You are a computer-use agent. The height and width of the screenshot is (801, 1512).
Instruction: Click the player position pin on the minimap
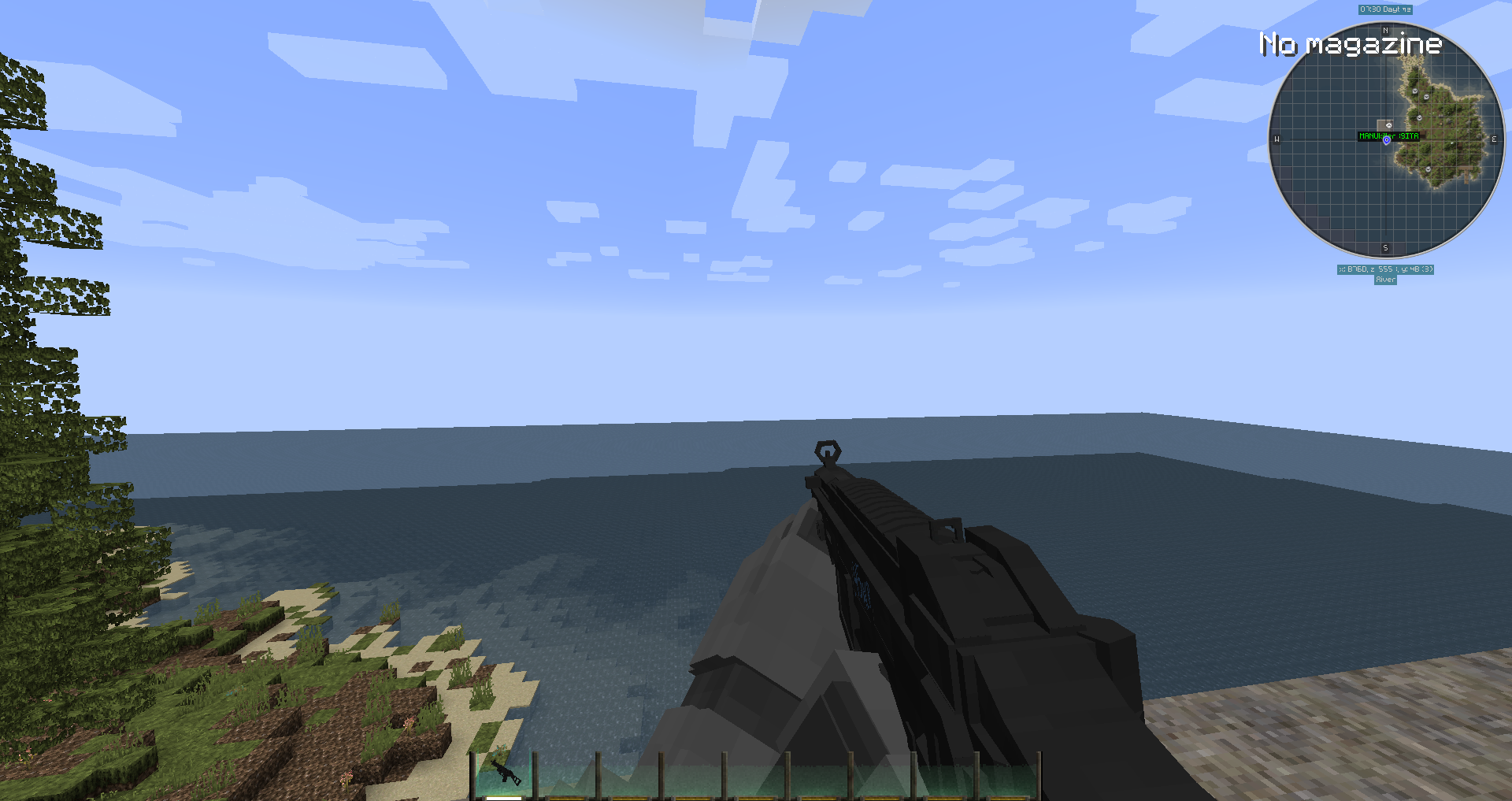[1387, 140]
